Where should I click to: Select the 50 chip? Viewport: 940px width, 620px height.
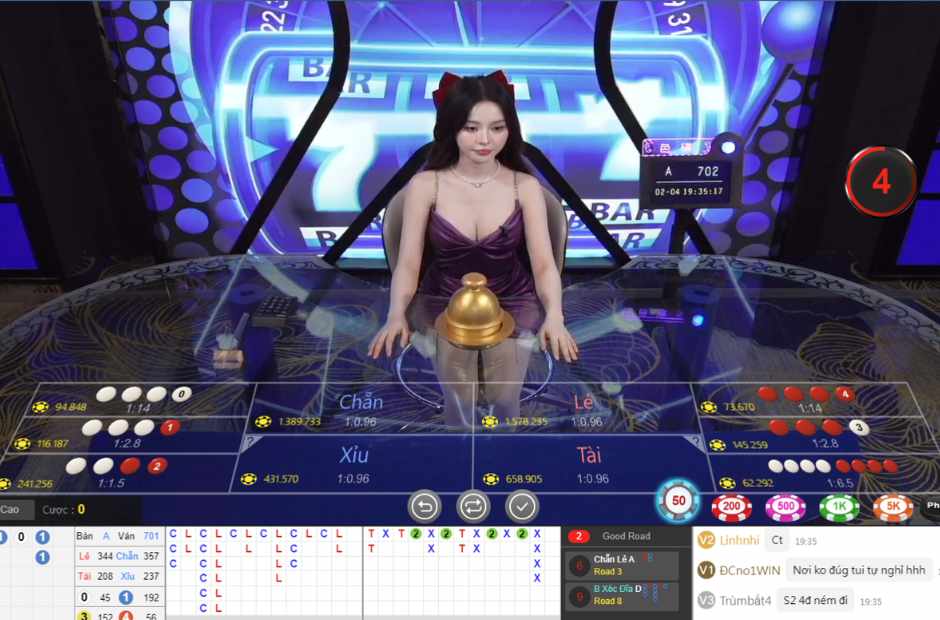[x=679, y=500]
